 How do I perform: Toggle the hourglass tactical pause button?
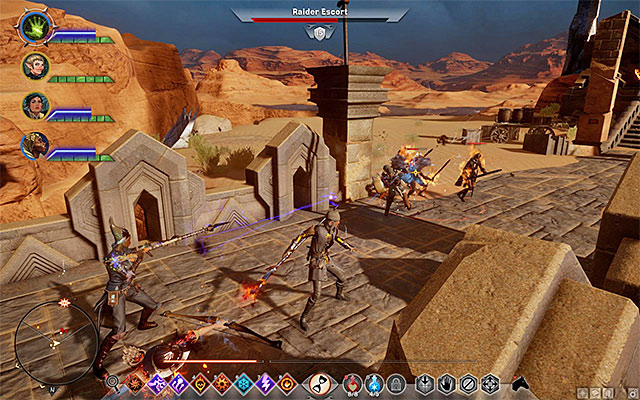(320, 382)
